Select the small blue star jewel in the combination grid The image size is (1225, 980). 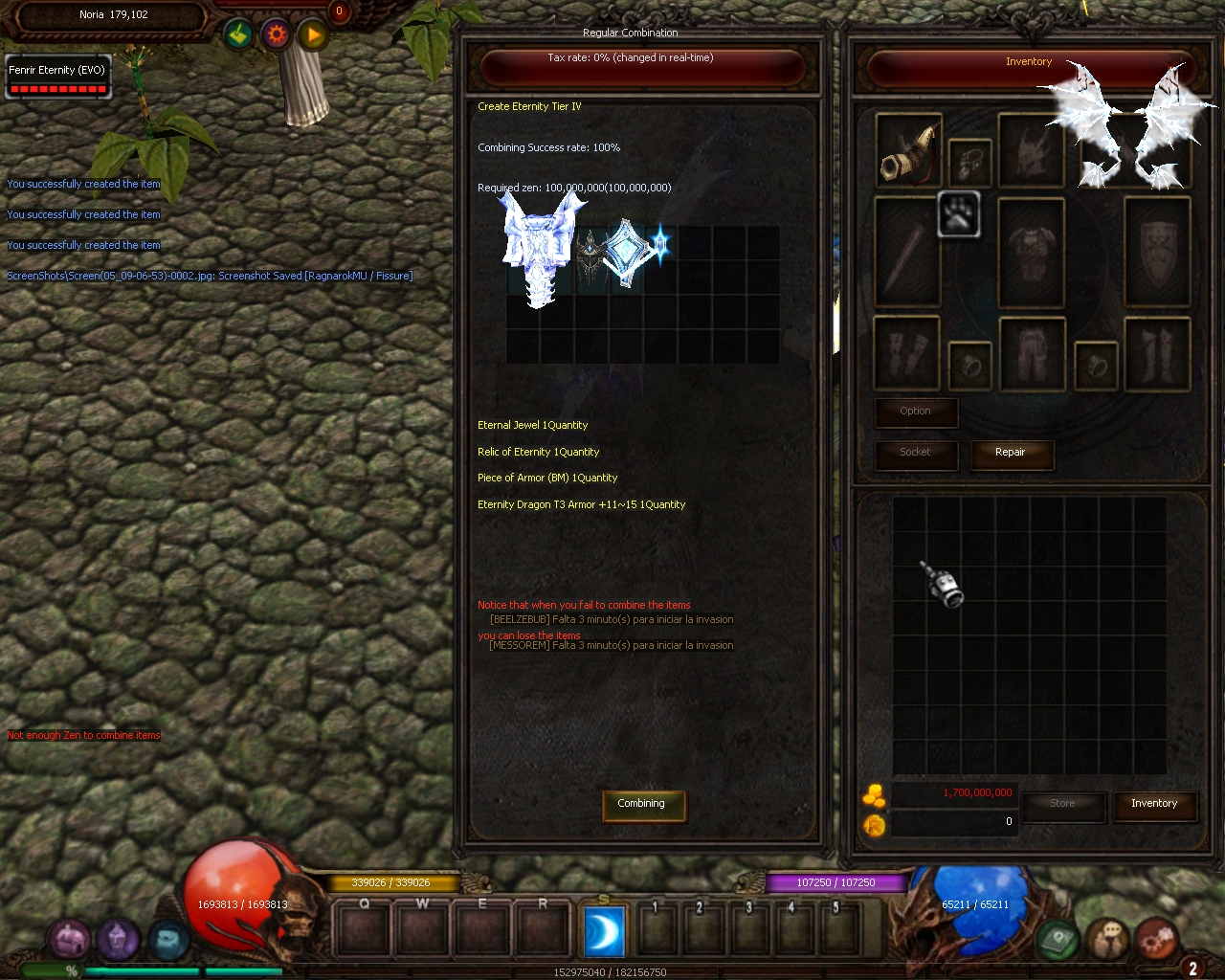click(x=660, y=243)
